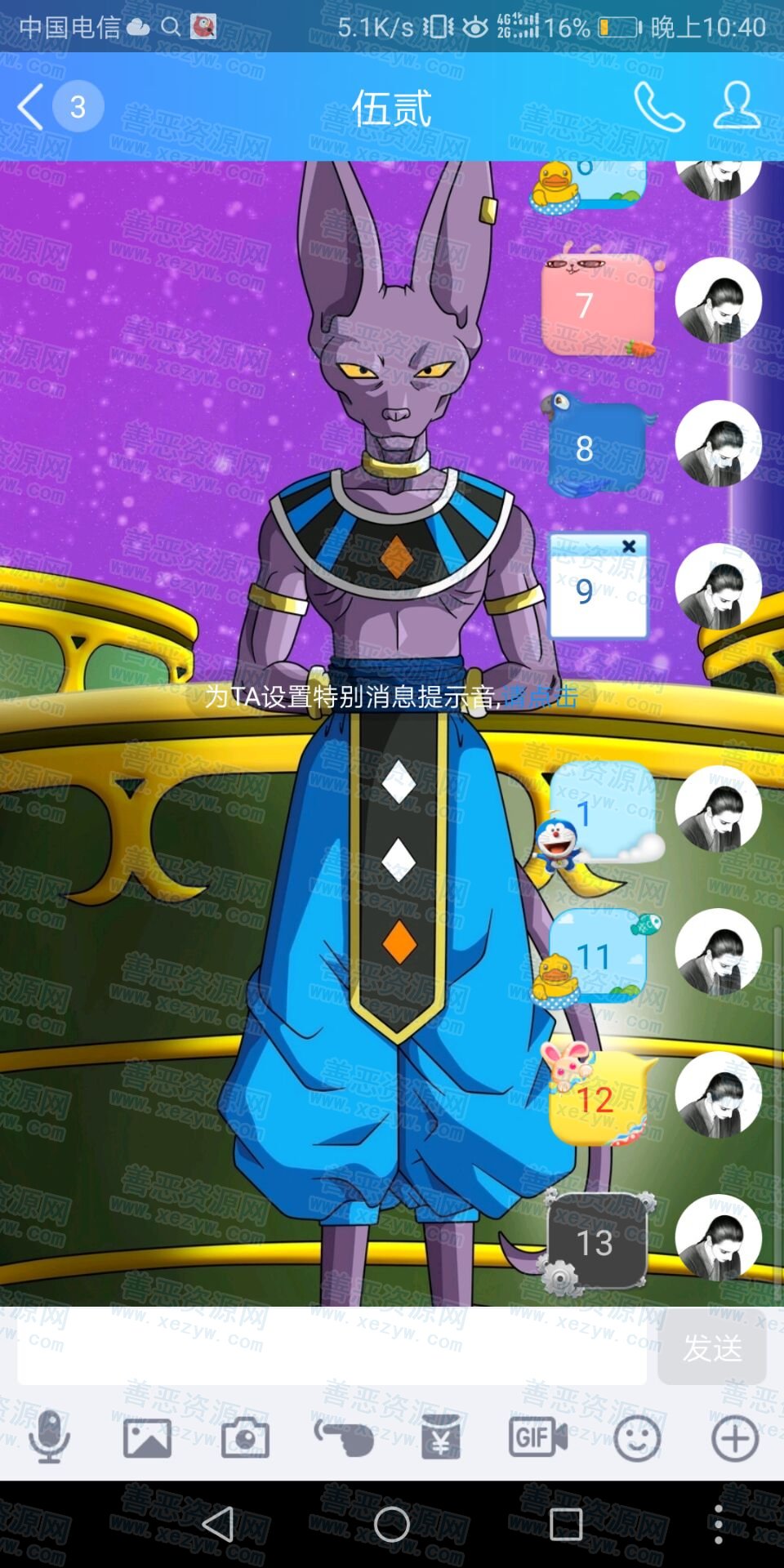Select the blue parrot bubble message 8

pyautogui.click(x=598, y=448)
